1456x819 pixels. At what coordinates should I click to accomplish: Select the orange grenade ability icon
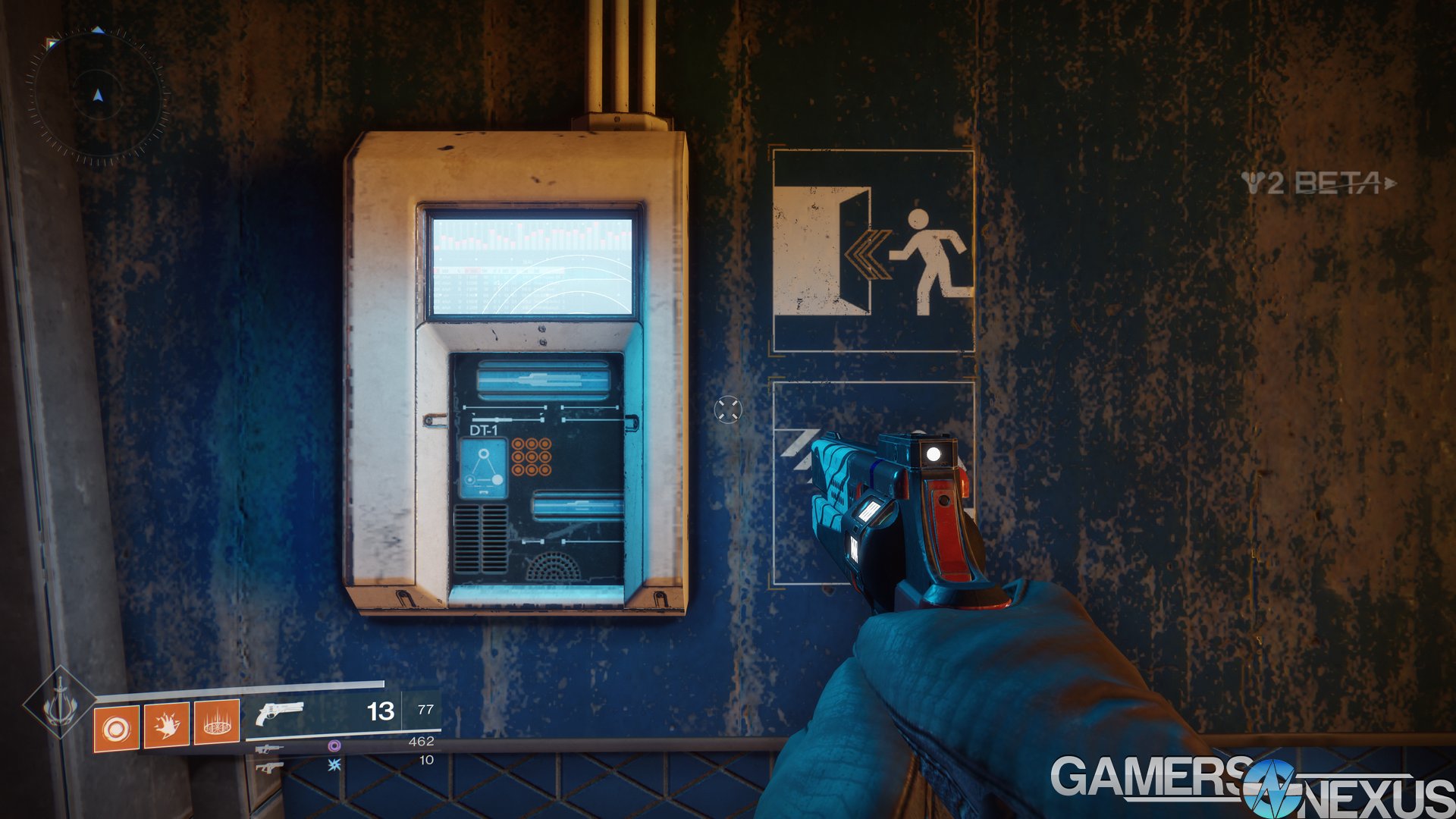pyautogui.click(x=116, y=728)
